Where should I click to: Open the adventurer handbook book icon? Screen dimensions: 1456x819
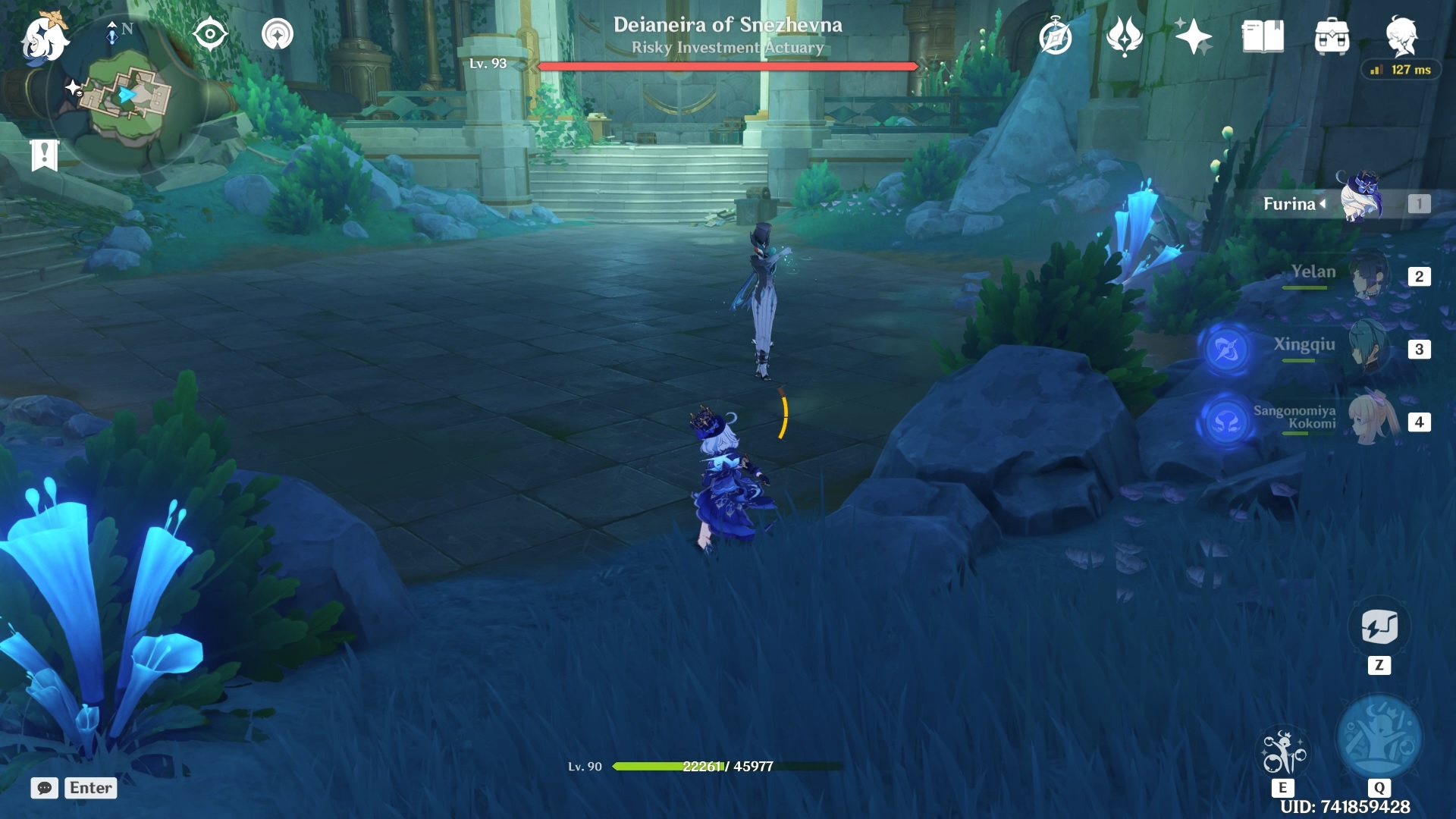(x=1263, y=36)
